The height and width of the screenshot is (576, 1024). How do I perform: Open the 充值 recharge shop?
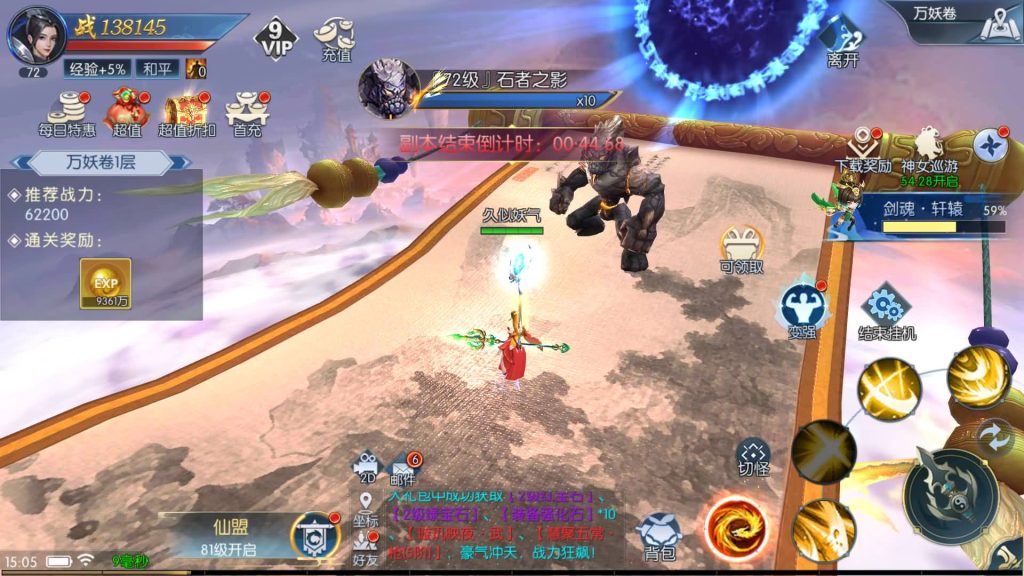[x=335, y=39]
